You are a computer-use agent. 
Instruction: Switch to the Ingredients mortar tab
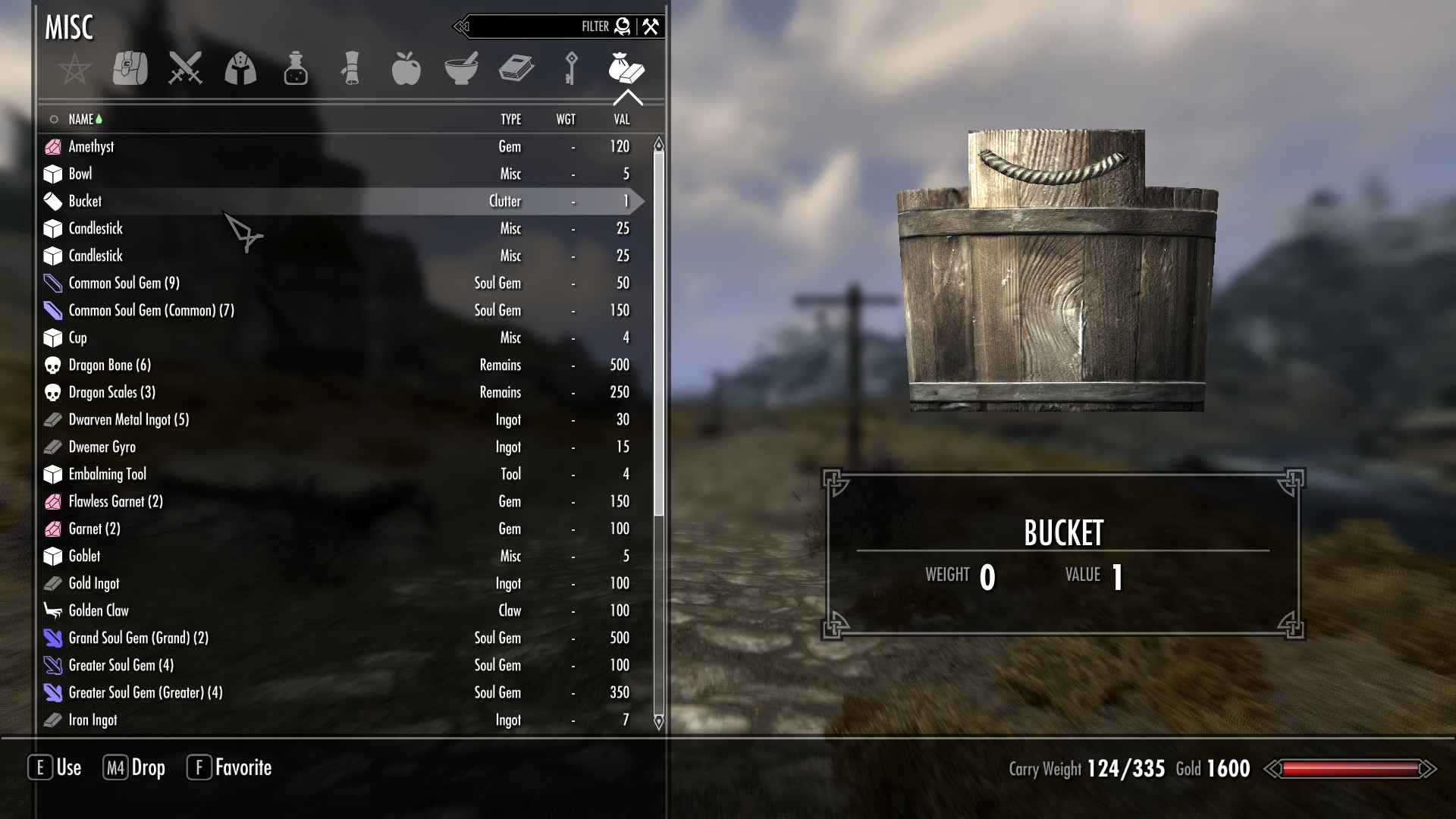(x=461, y=69)
